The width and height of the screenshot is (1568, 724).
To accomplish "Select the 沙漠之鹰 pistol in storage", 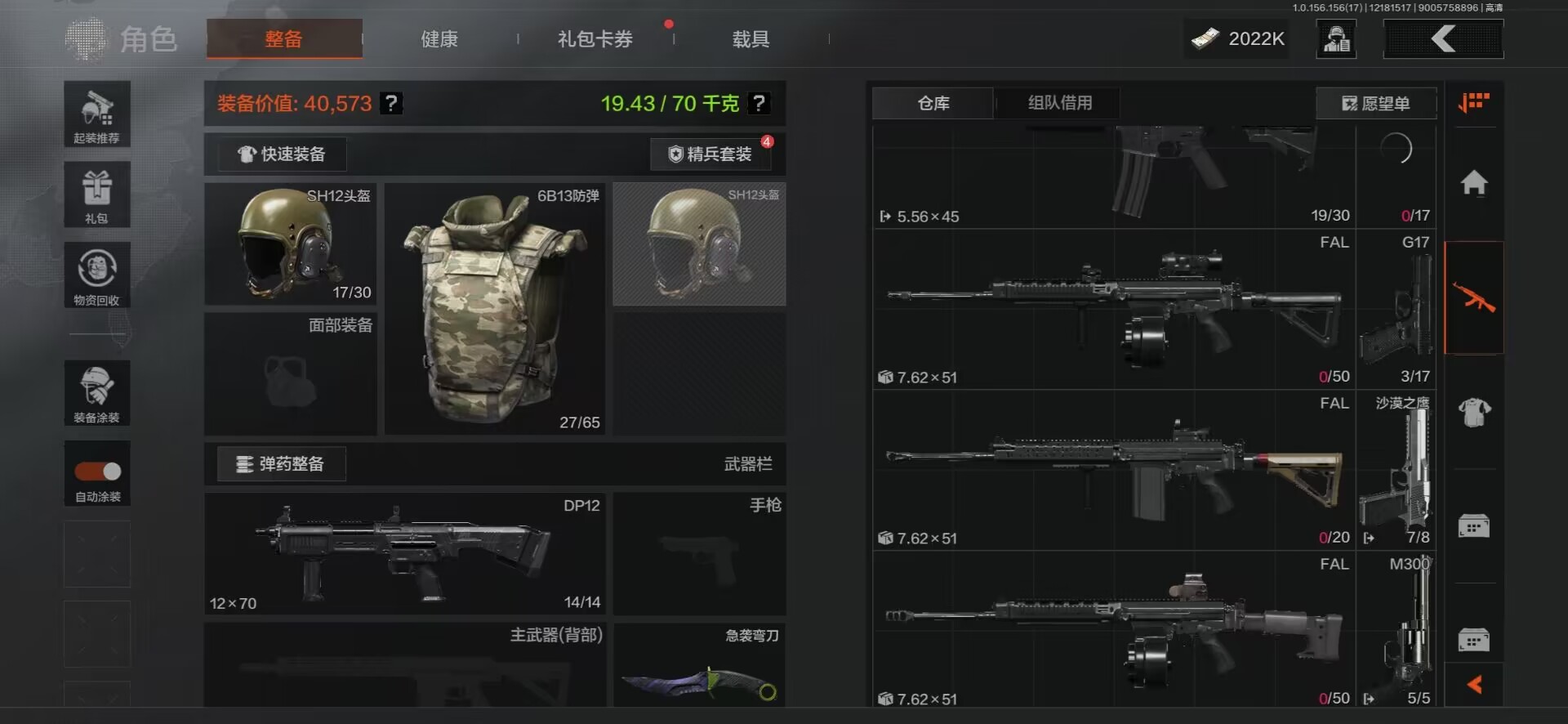I will tap(1396, 470).
